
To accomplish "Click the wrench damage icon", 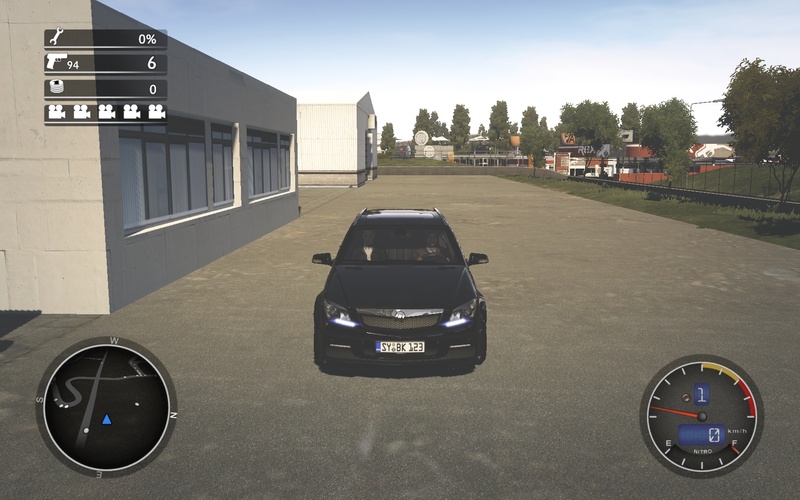I will coord(57,39).
